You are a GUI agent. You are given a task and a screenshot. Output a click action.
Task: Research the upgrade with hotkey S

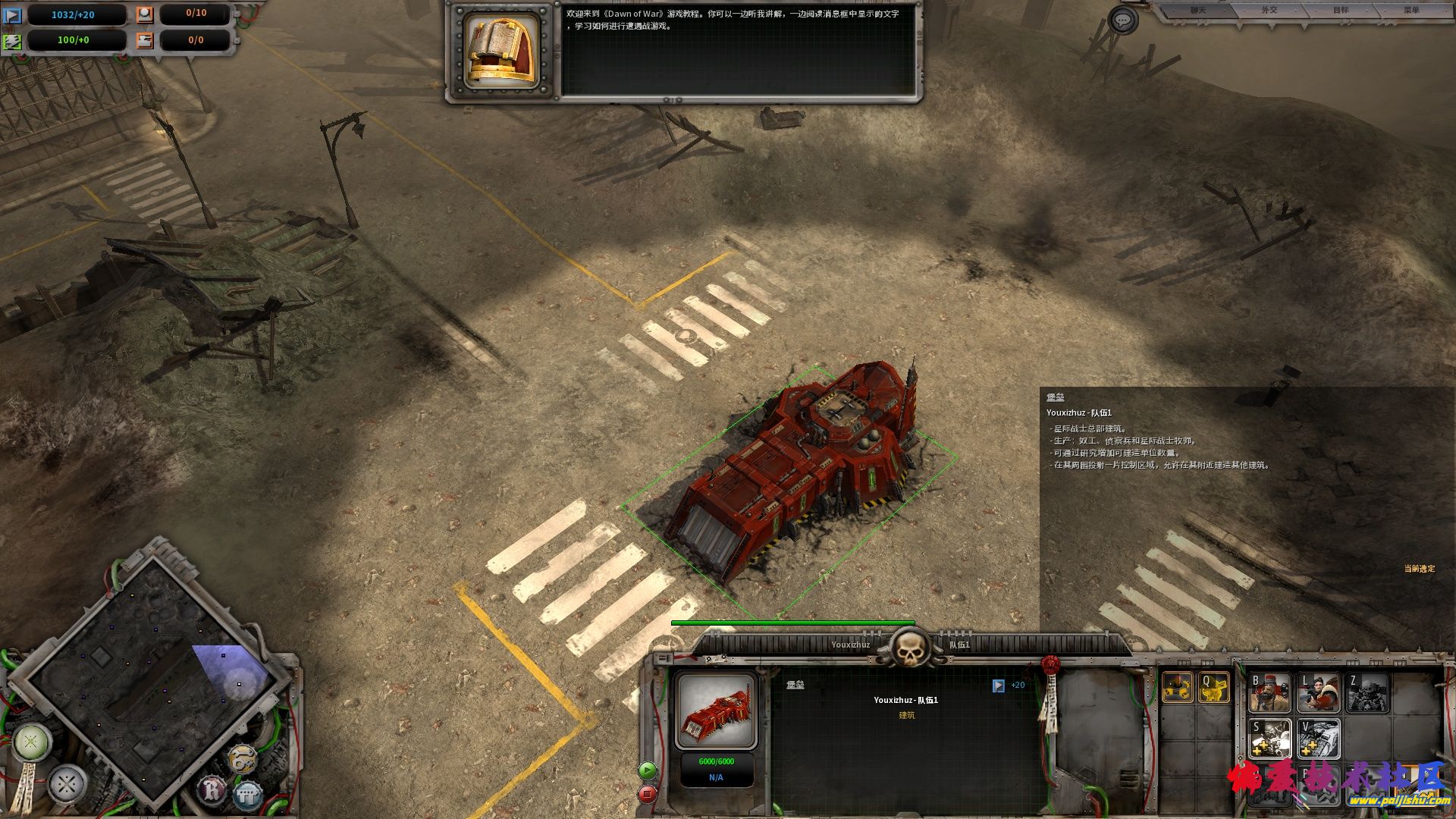click(x=1269, y=738)
